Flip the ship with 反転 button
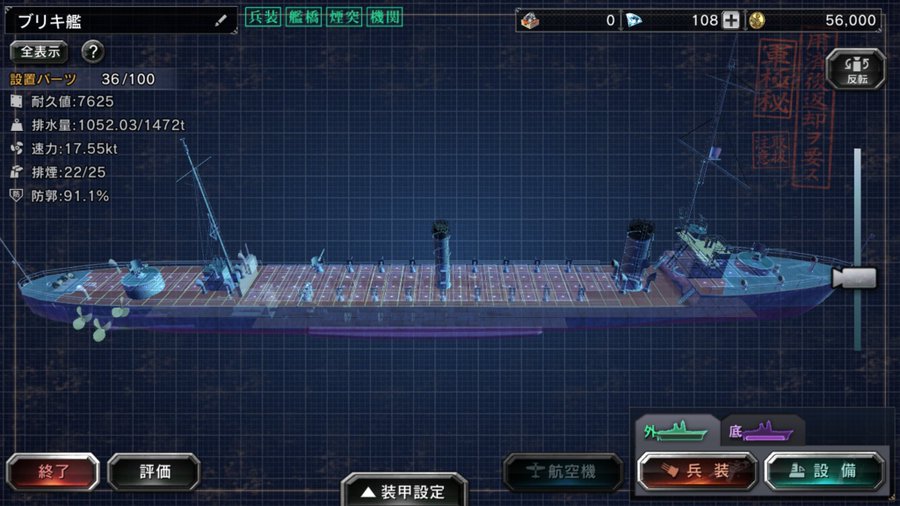900x506 pixels. [857, 68]
